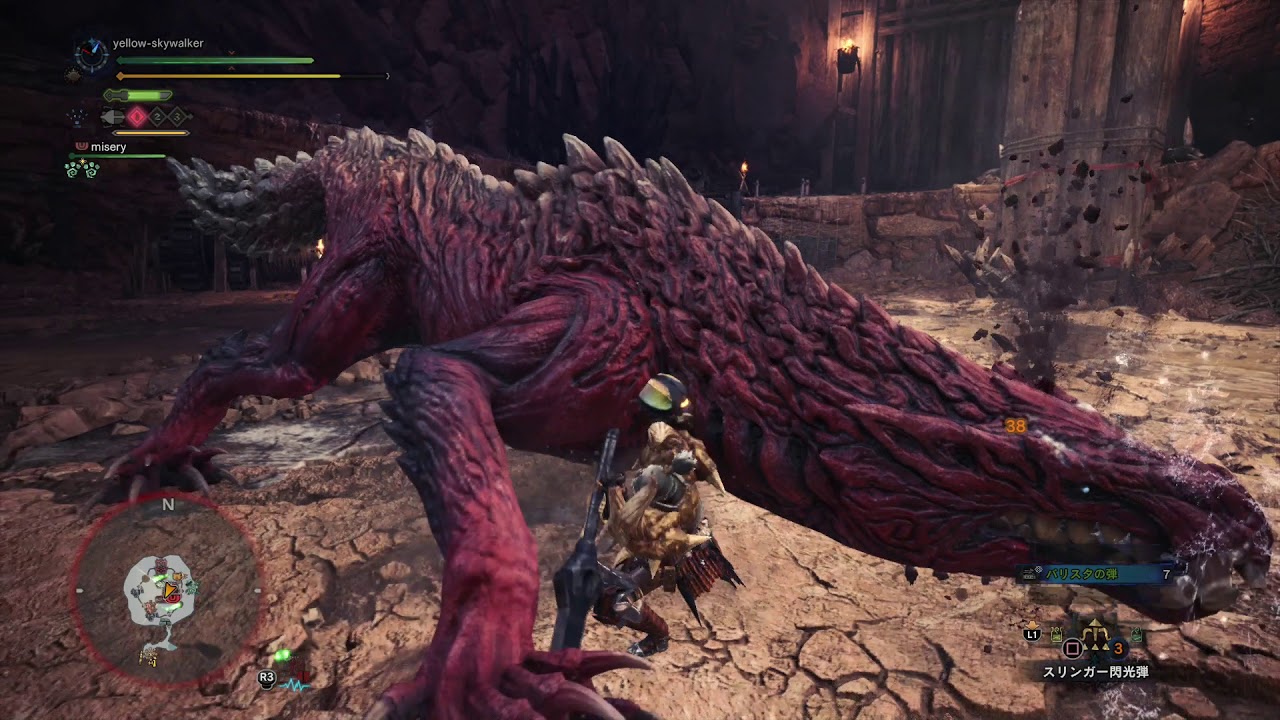Screen dimensions: 1280x720
Task: Click the square button prompt on the item crest
Action: tap(1071, 647)
